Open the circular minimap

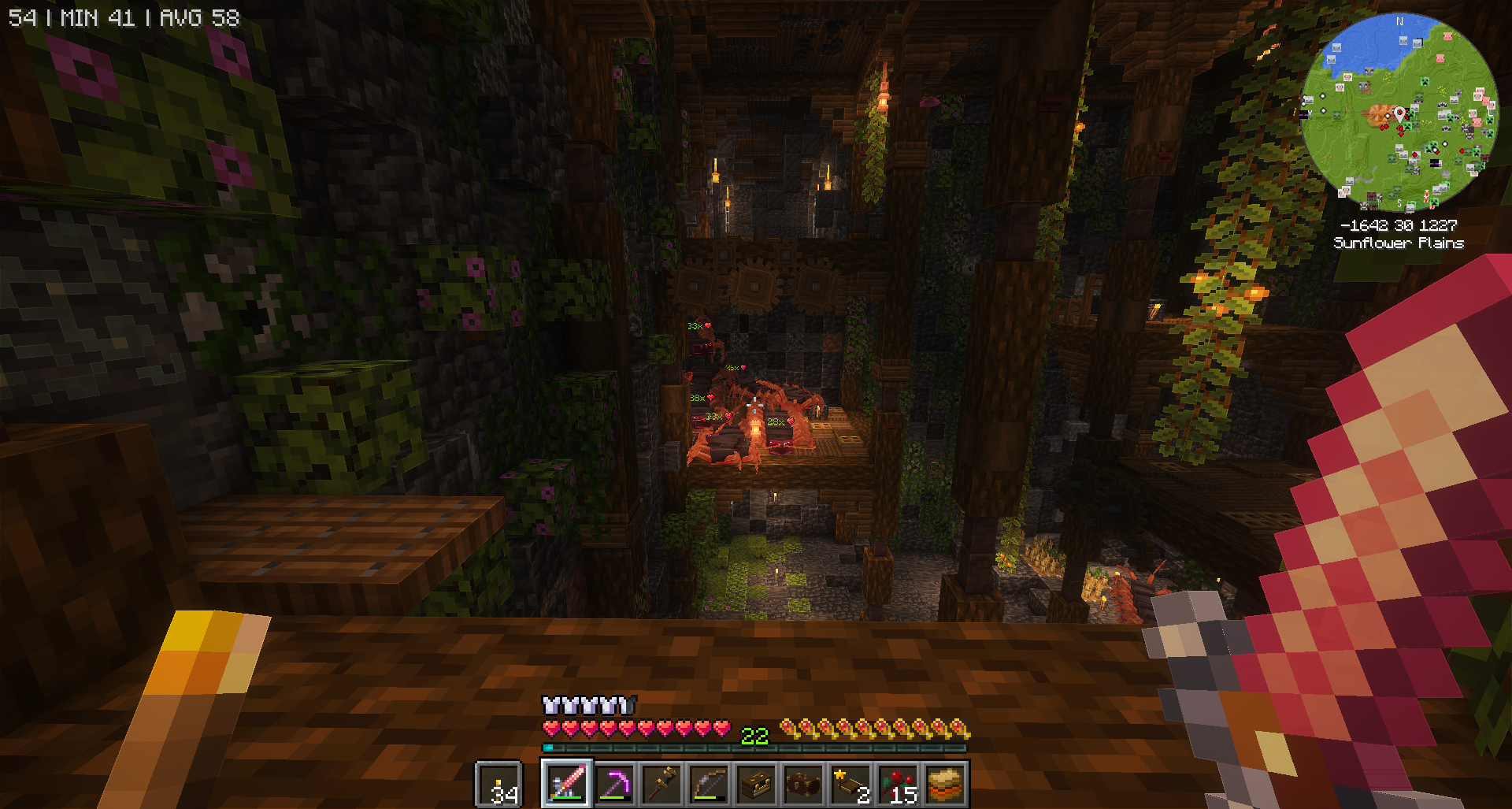[x=1399, y=113]
